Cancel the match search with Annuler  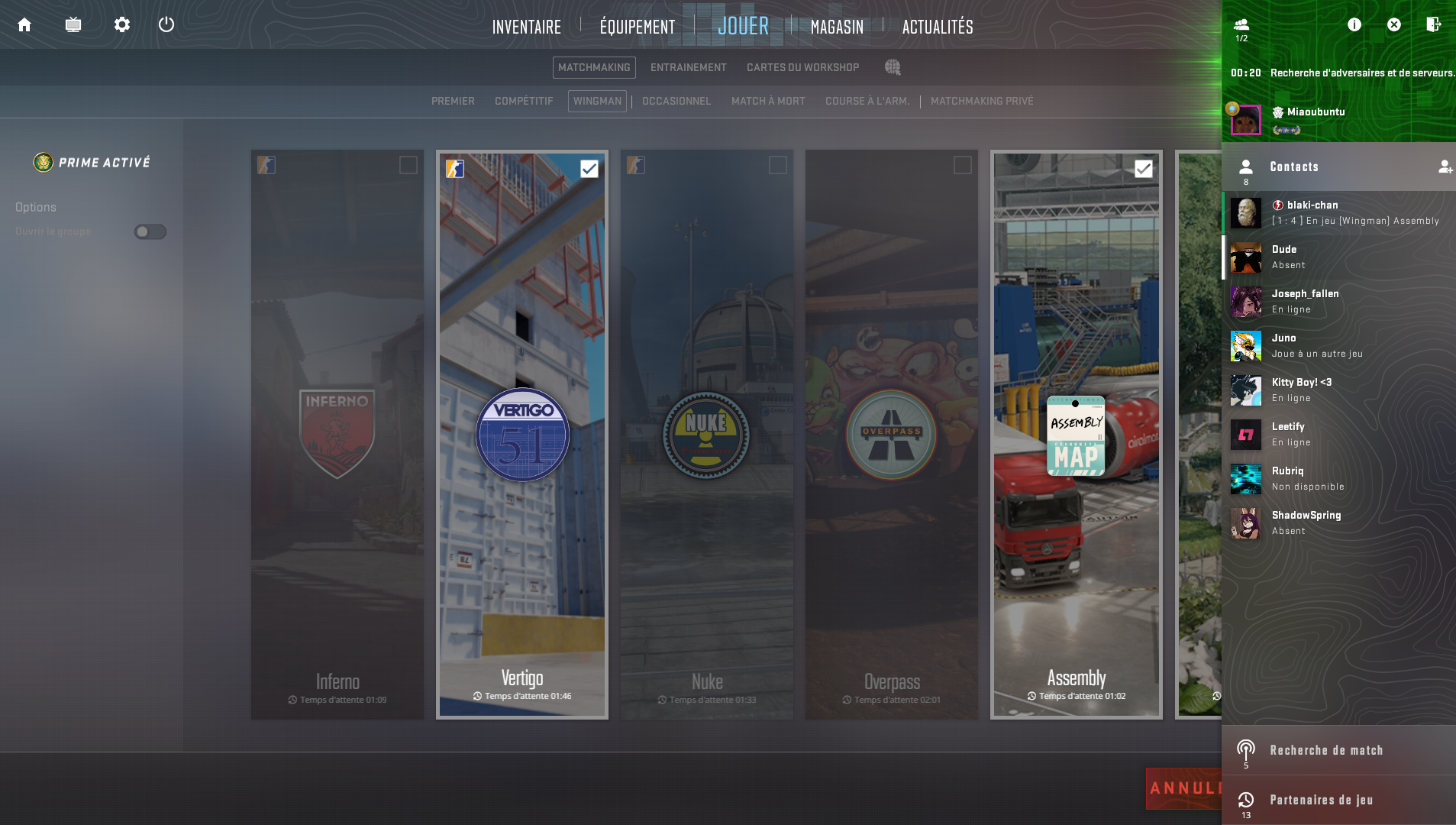(1183, 788)
